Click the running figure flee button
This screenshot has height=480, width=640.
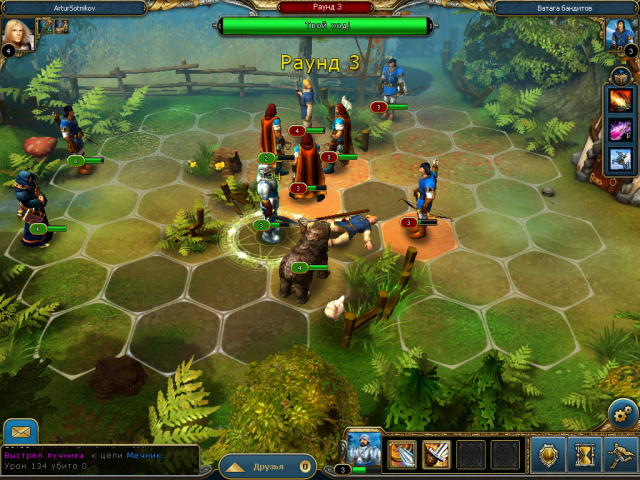pyautogui.click(x=620, y=454)
